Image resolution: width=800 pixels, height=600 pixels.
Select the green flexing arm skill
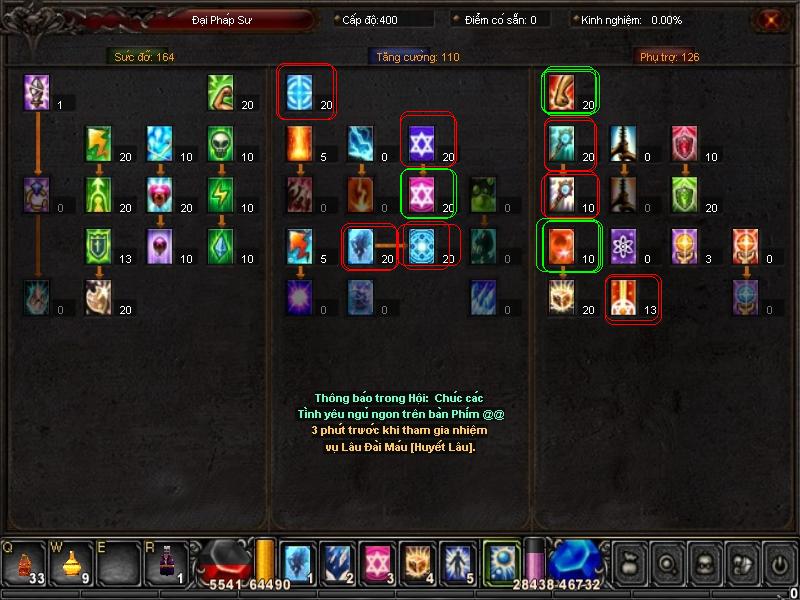click(x=222, y=92)
